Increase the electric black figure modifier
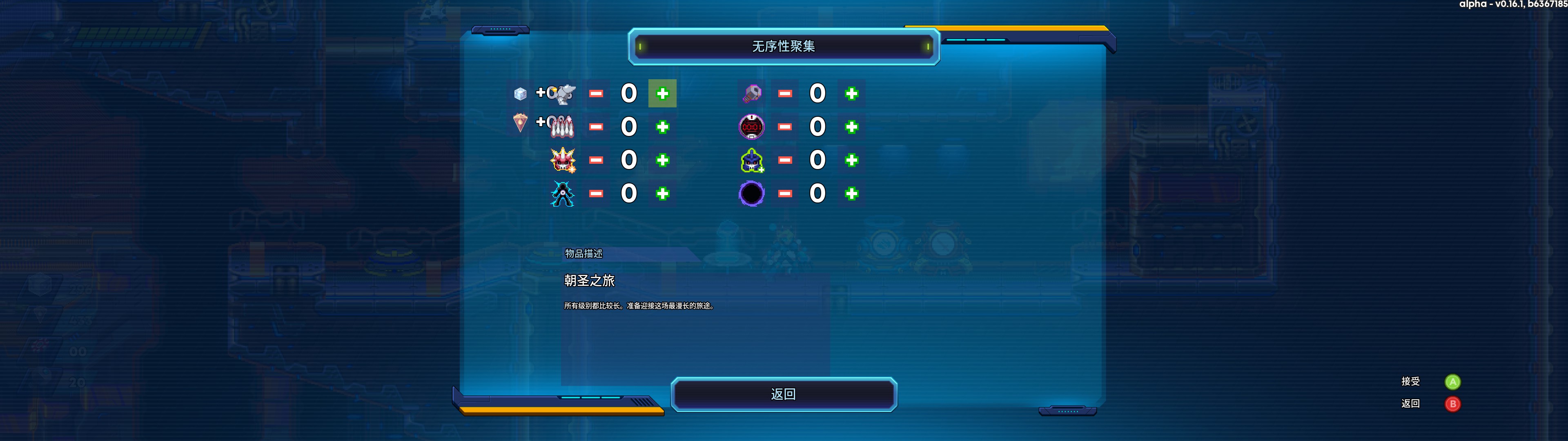 point(662,194)
